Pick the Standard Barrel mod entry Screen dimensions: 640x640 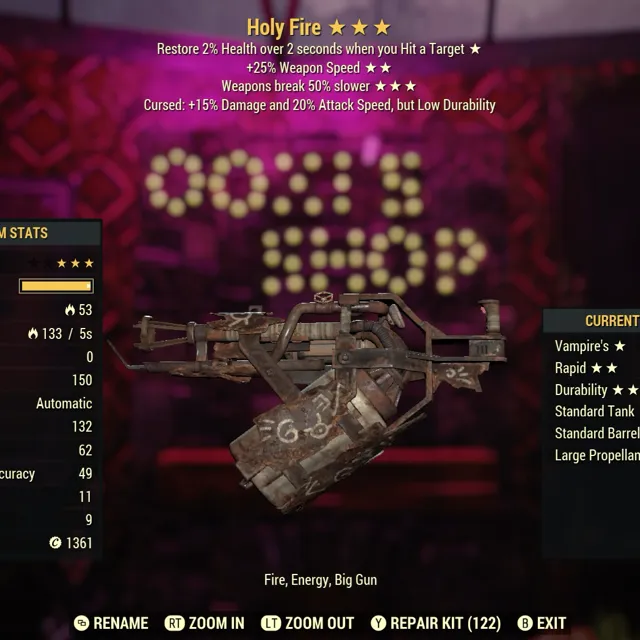(596, 434)
